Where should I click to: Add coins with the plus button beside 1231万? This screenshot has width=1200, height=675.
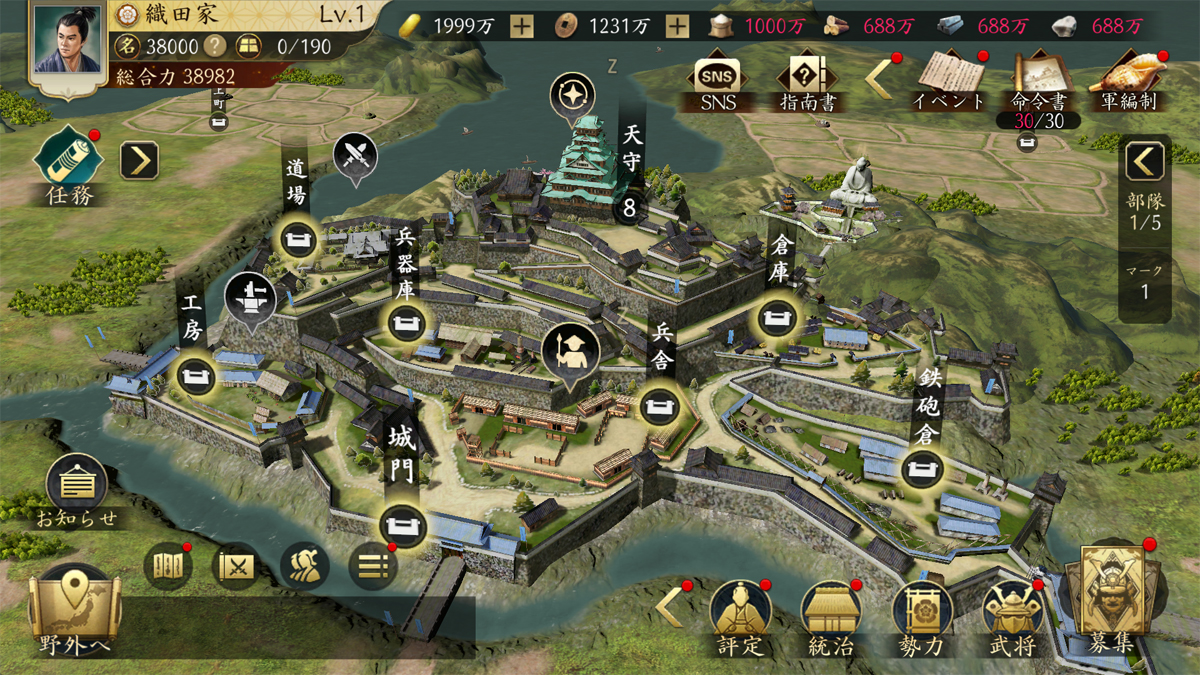(x=677, y=27)
